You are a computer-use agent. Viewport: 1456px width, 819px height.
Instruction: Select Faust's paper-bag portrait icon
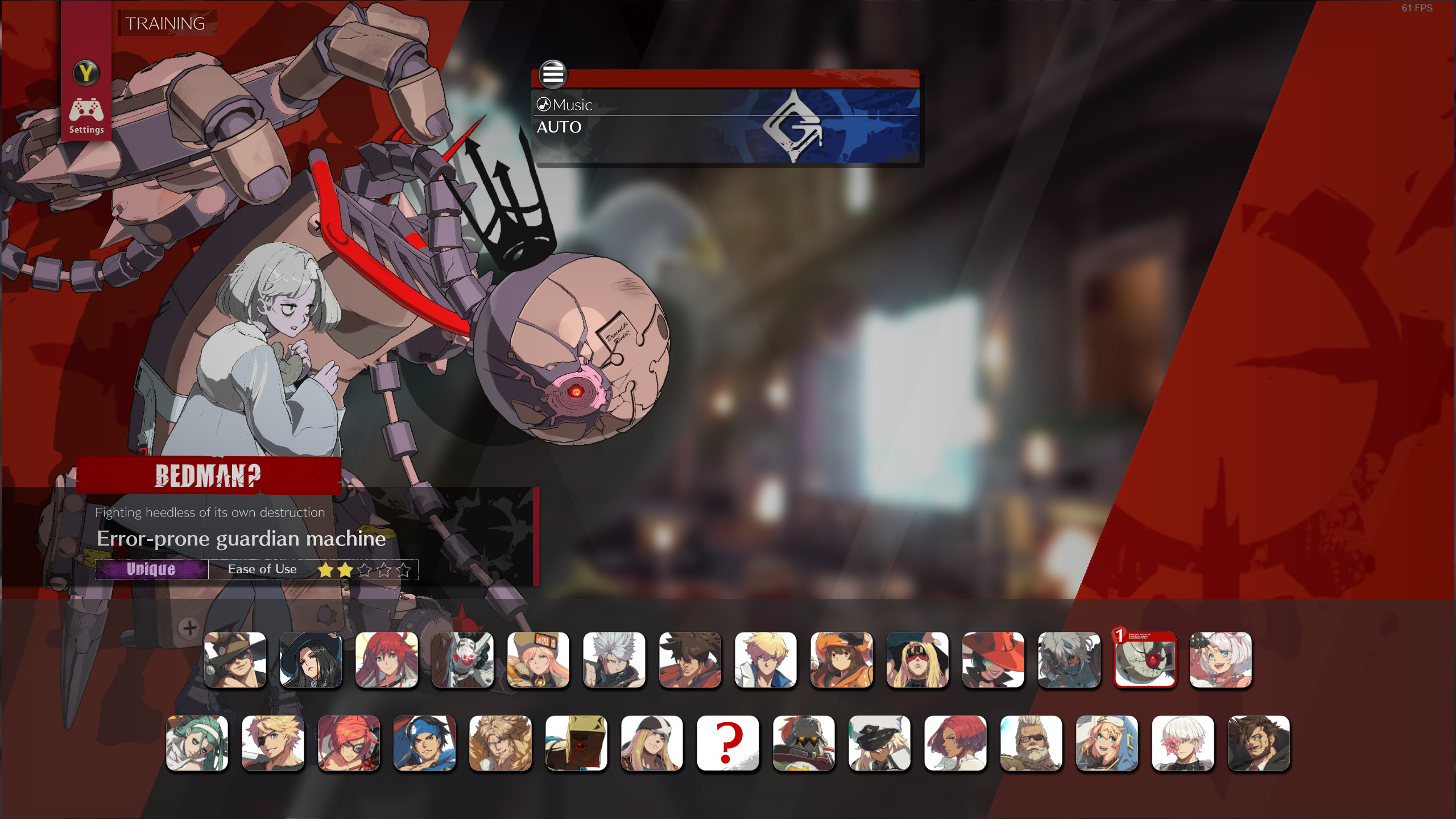click(577, 742)
